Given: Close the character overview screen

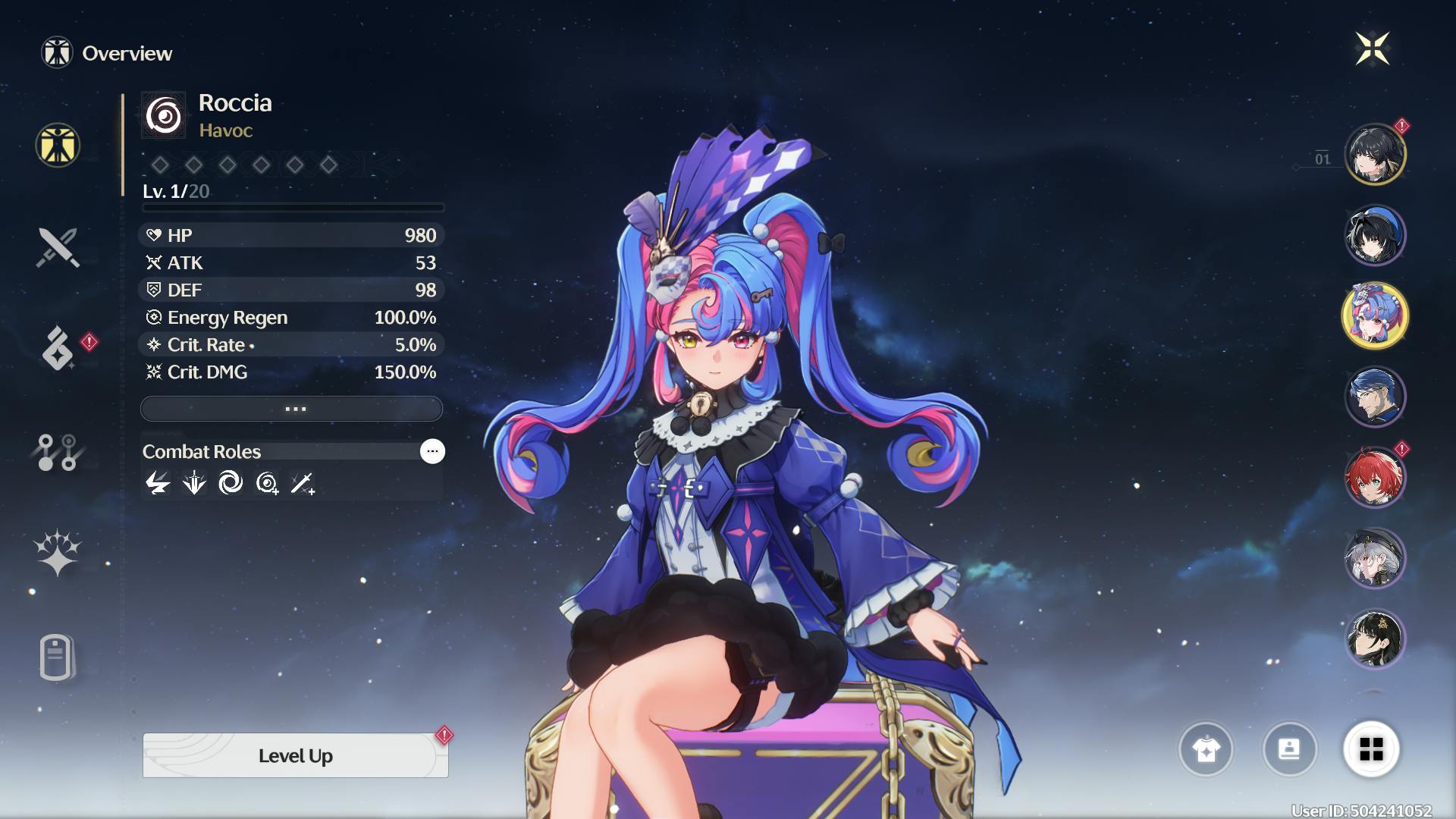Looking at the screenshot, I should coord(1372,49).
